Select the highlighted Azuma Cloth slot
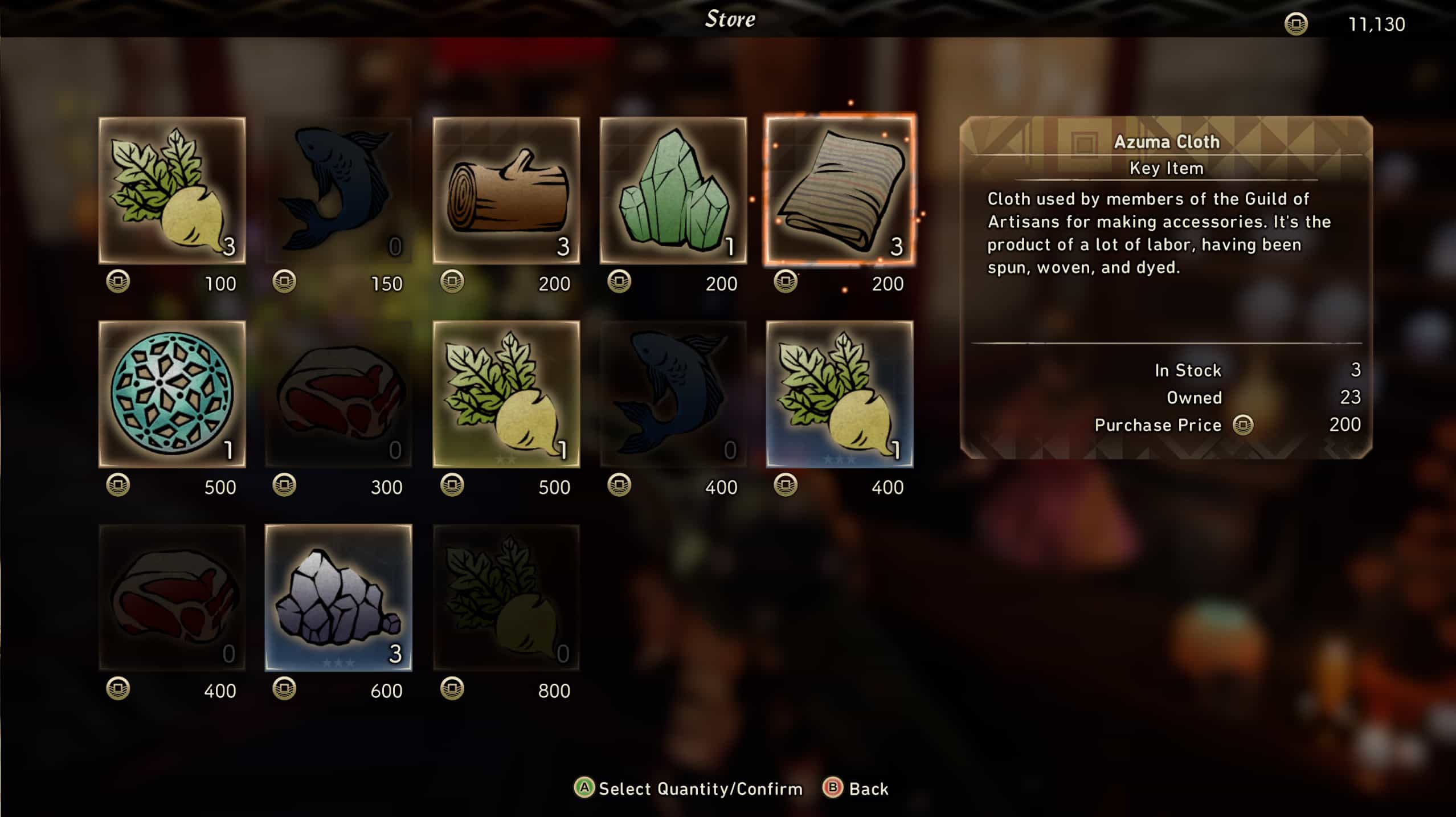 840,190
